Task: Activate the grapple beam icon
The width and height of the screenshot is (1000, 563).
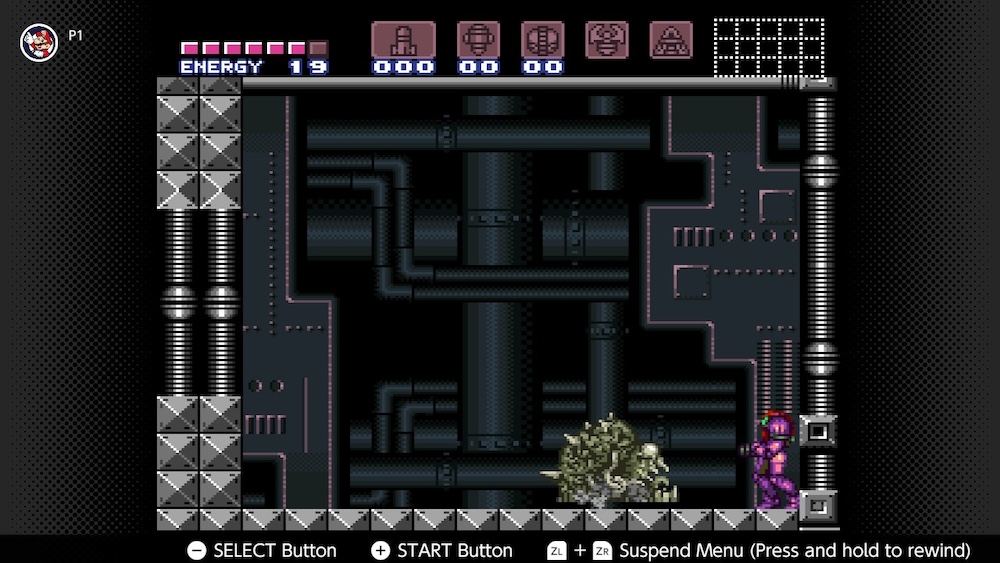Action: point(607,39)
